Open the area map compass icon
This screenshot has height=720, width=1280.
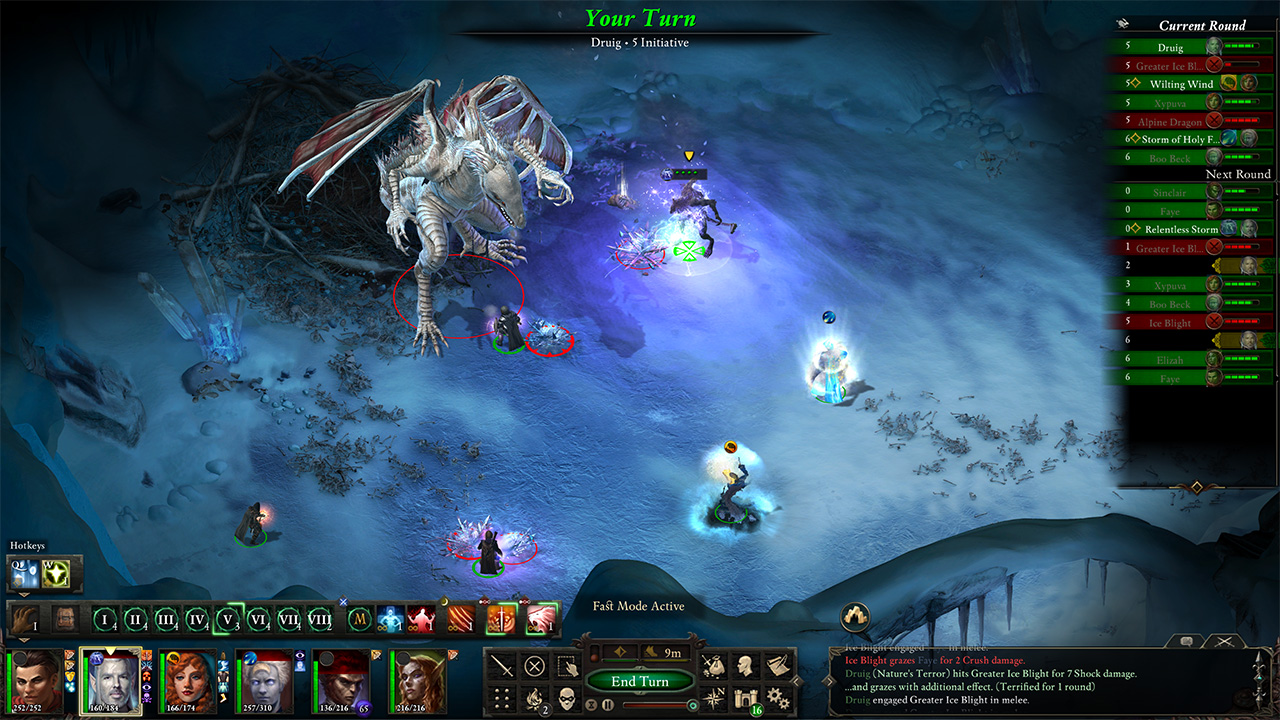[x=712, y=699]
